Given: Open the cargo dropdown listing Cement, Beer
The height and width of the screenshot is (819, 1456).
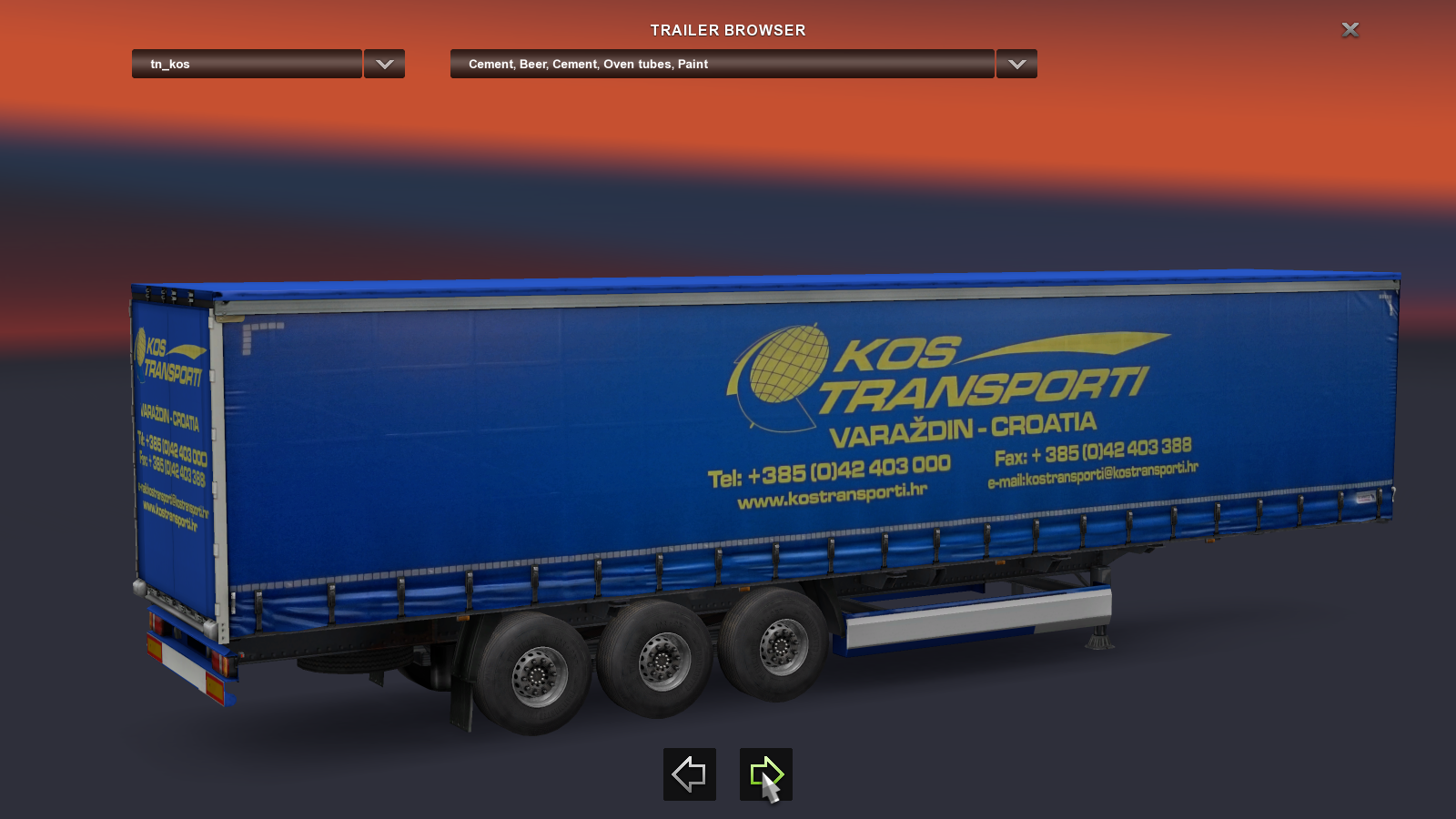Looking at the screenshot, I should (722, 64).
